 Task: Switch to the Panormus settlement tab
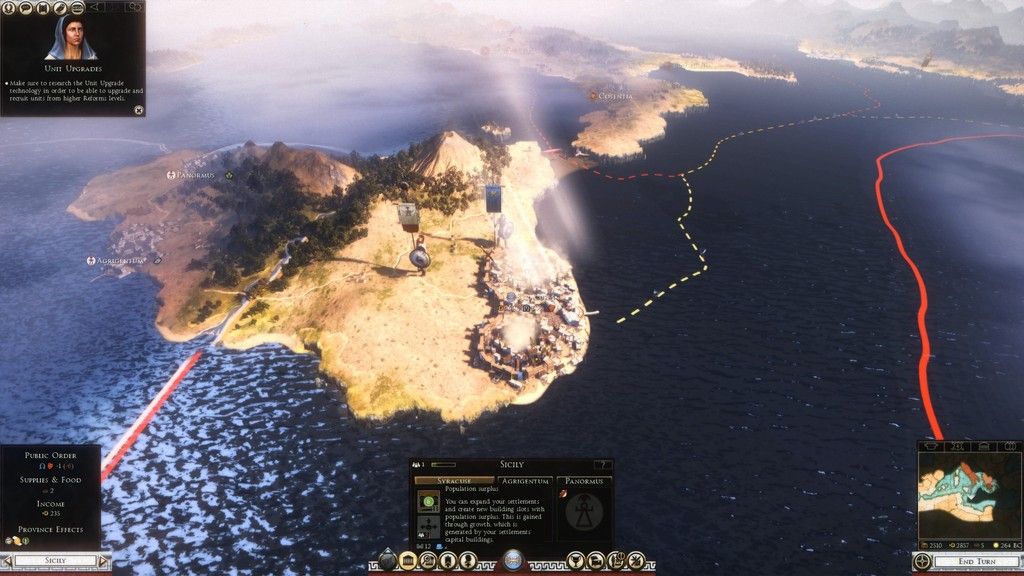pos(584,481)
